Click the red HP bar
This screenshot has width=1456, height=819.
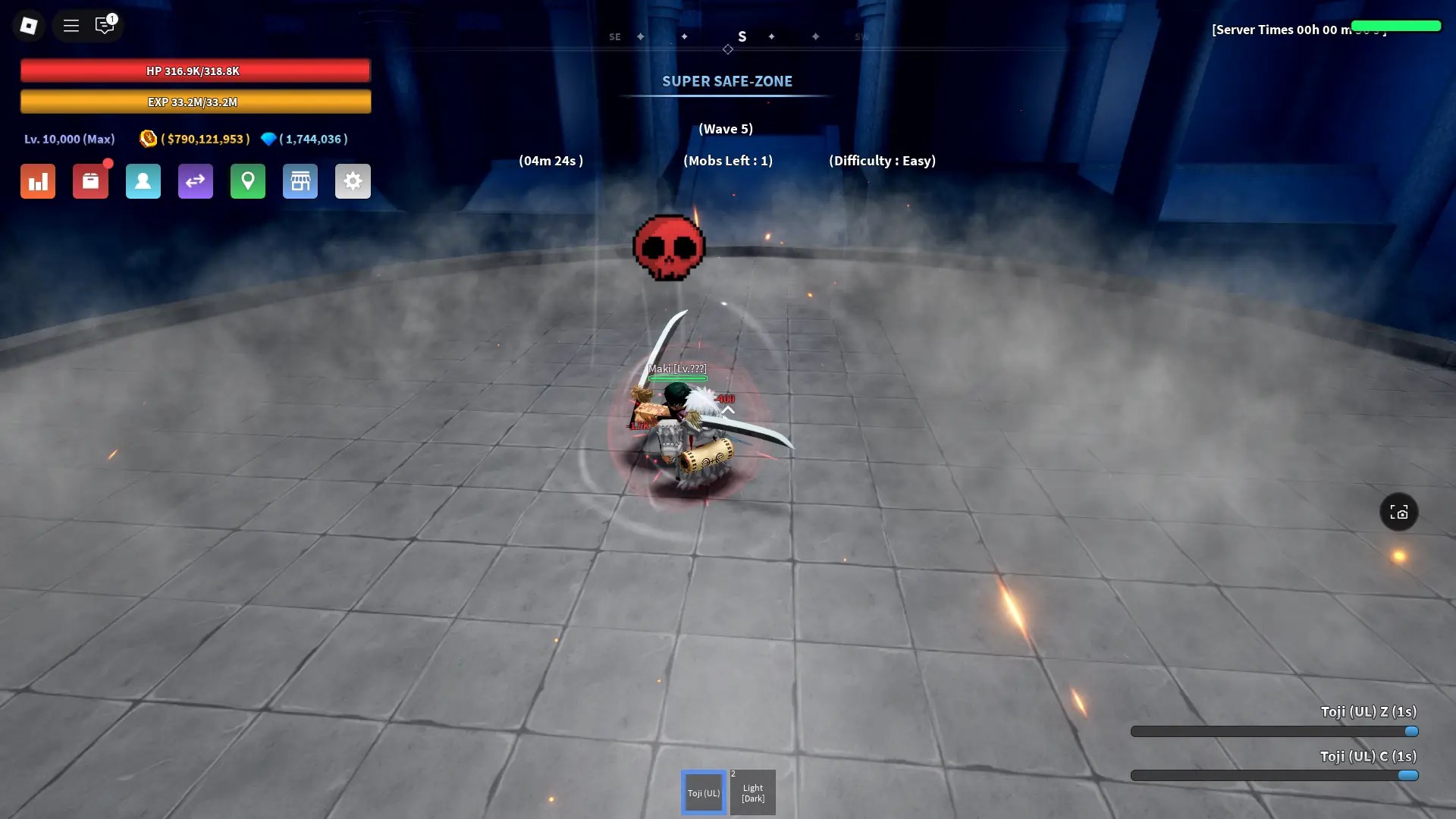195,71
